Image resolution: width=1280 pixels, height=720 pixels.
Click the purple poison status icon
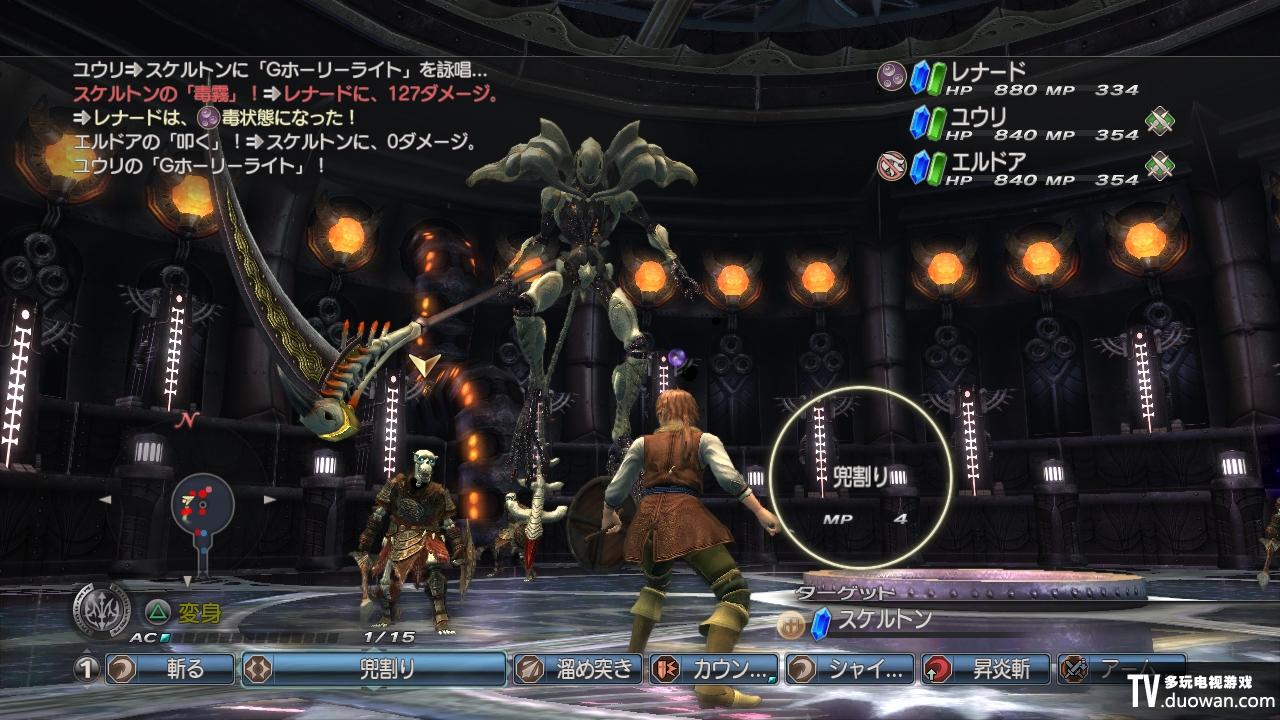tap(890, 74)
